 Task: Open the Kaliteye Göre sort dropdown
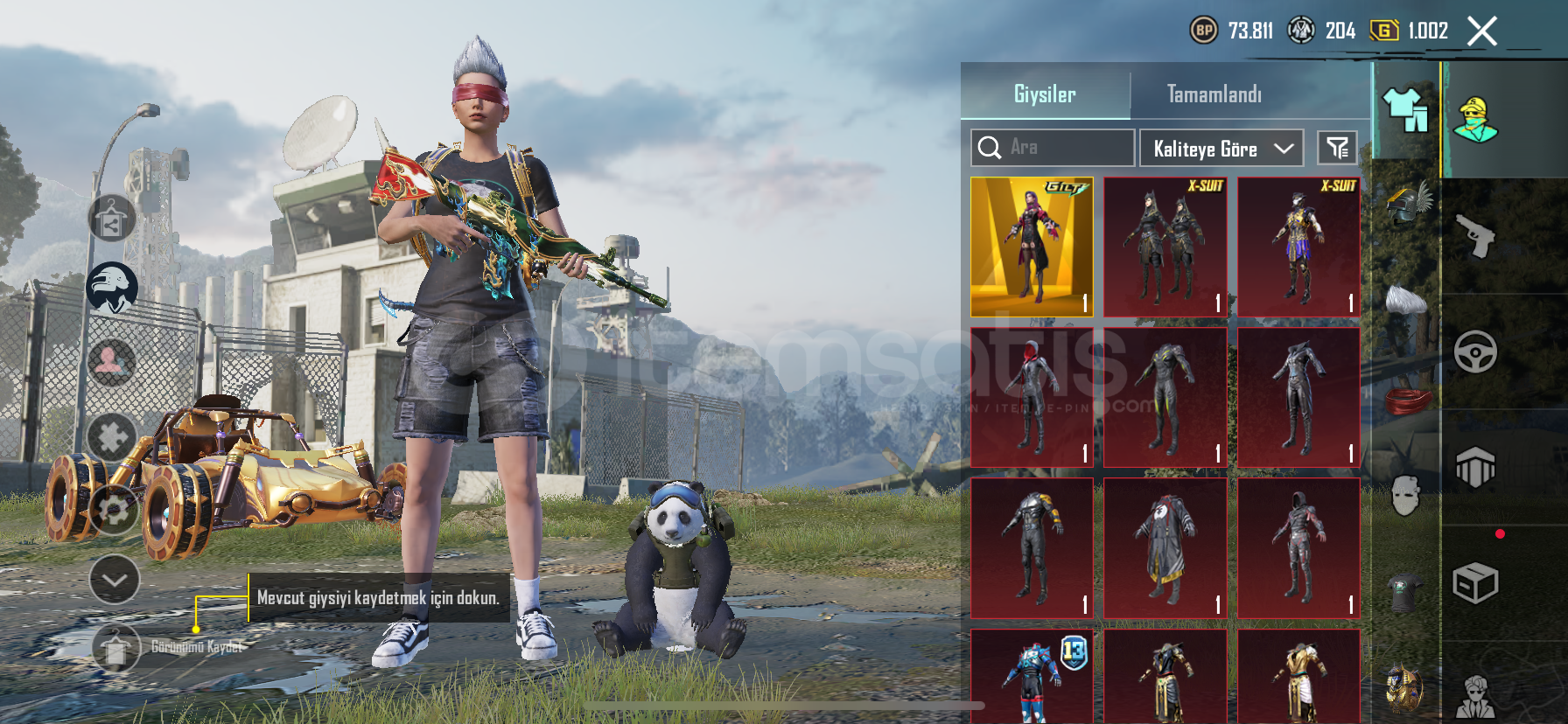point(1221,149)
